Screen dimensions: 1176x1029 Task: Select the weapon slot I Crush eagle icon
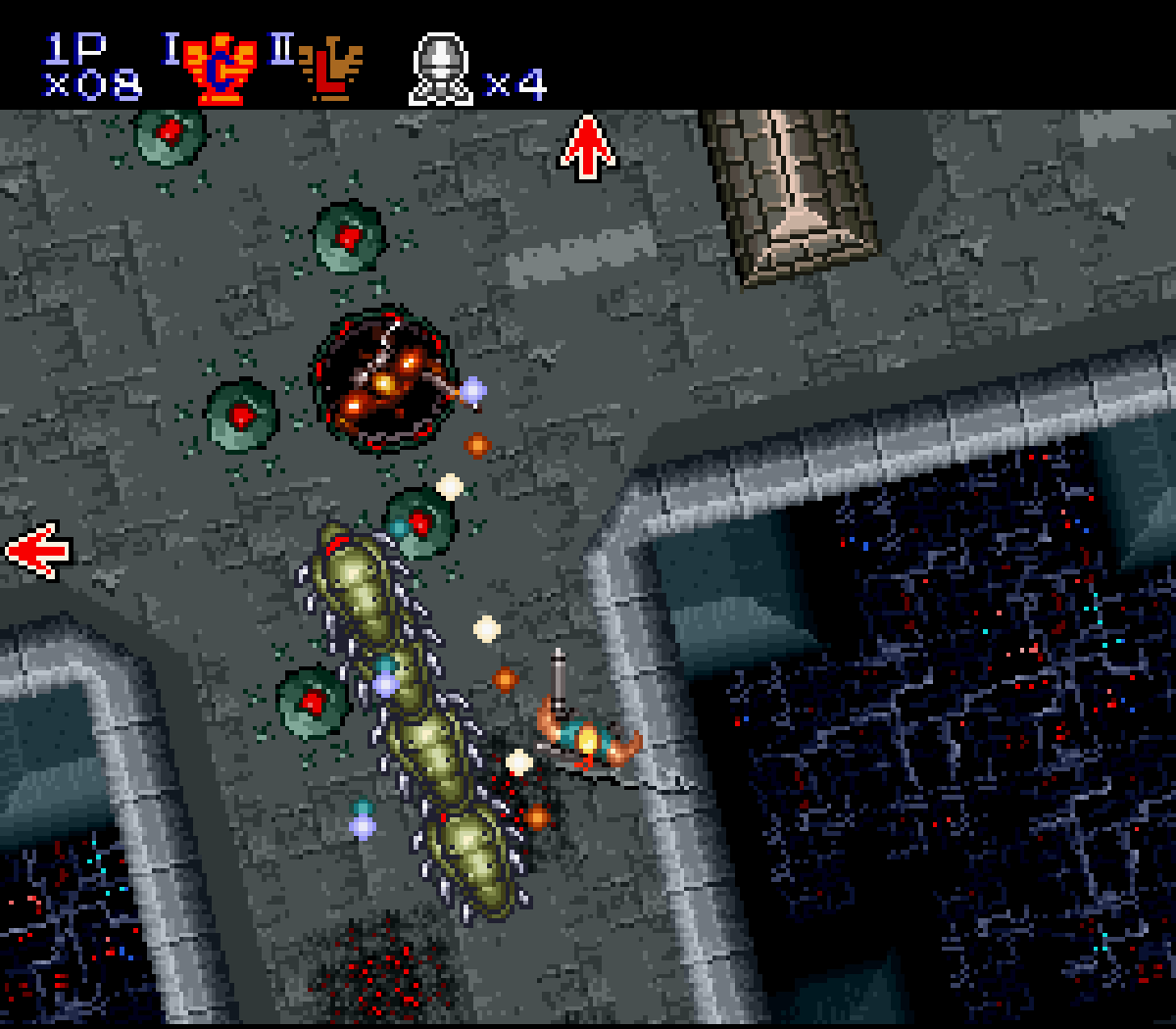click(x=220, y=69)
